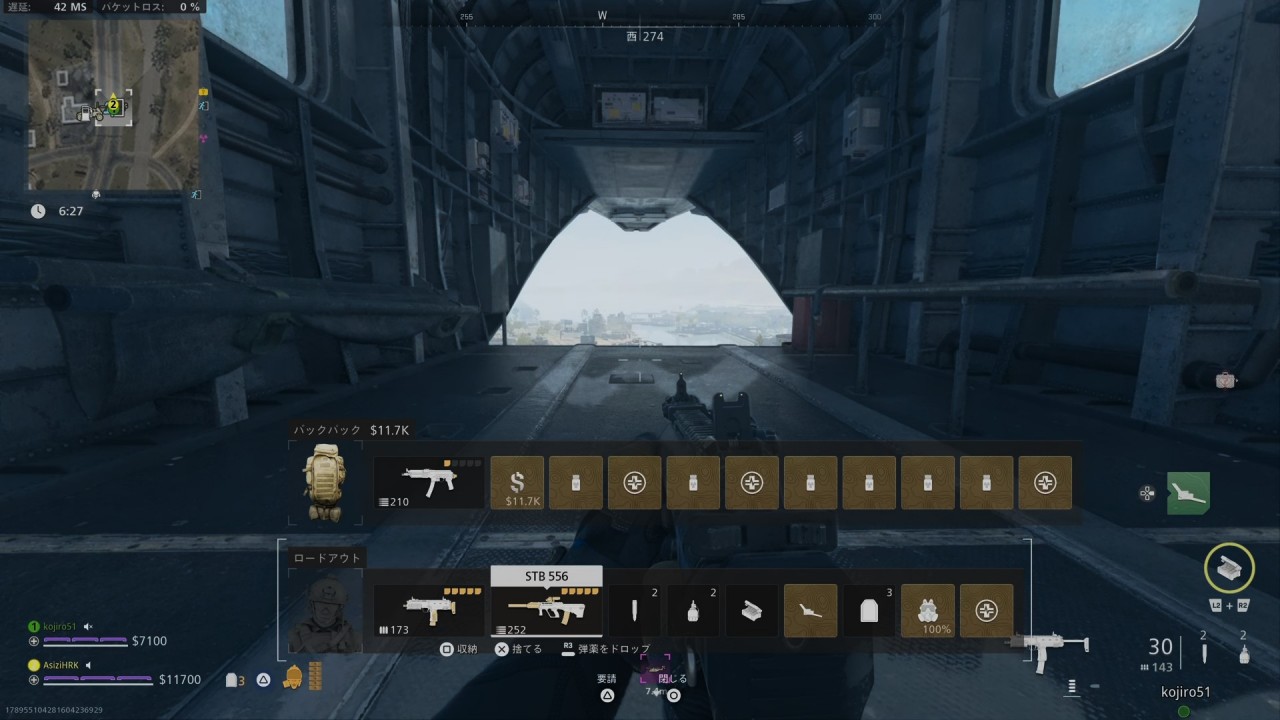
Task: Select the armor plates slot showing 3
Action: (x=869, y=610)
